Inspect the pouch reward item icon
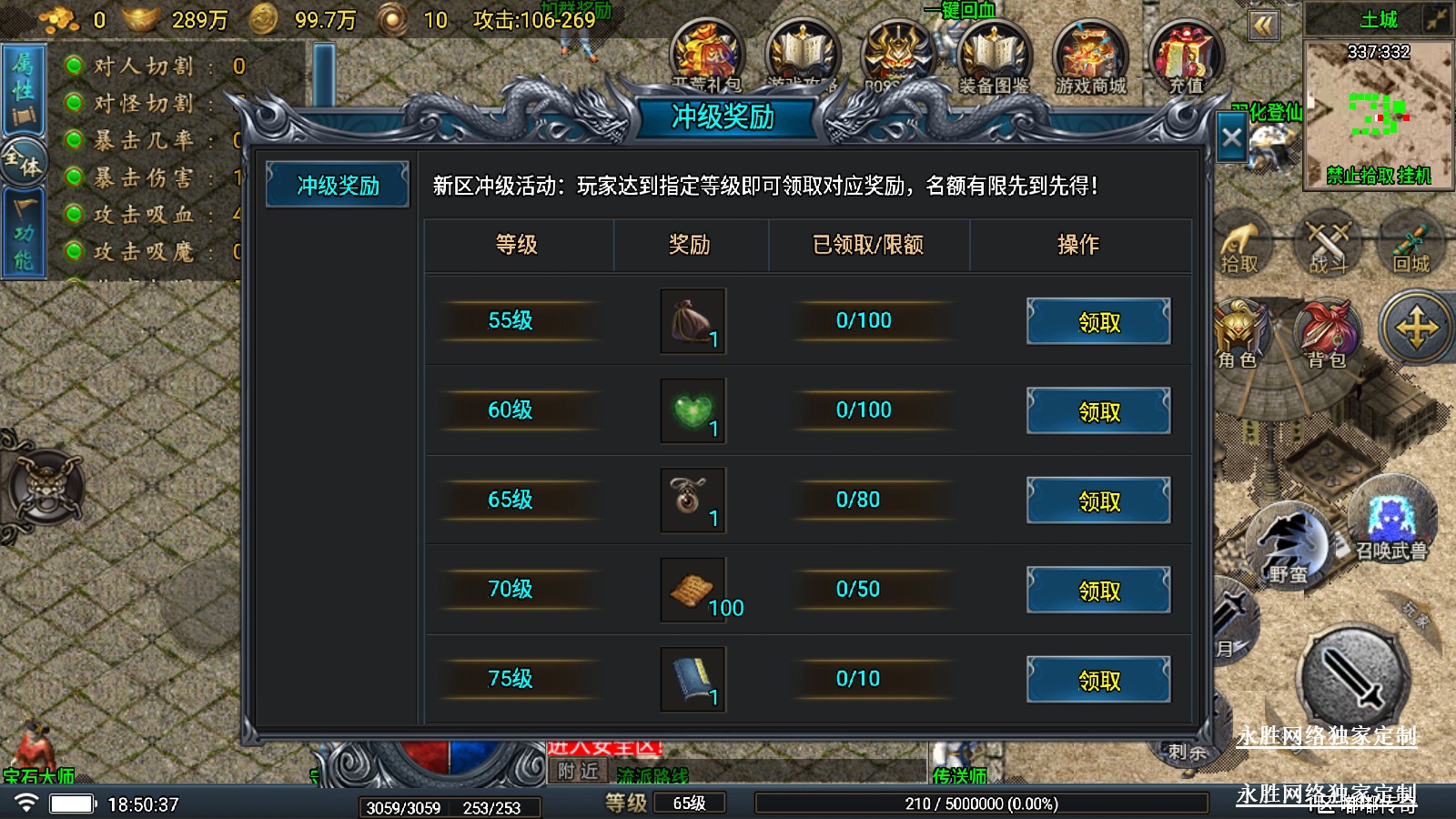The width and height of the screenshot is (1456, 819). coord(693,321)
